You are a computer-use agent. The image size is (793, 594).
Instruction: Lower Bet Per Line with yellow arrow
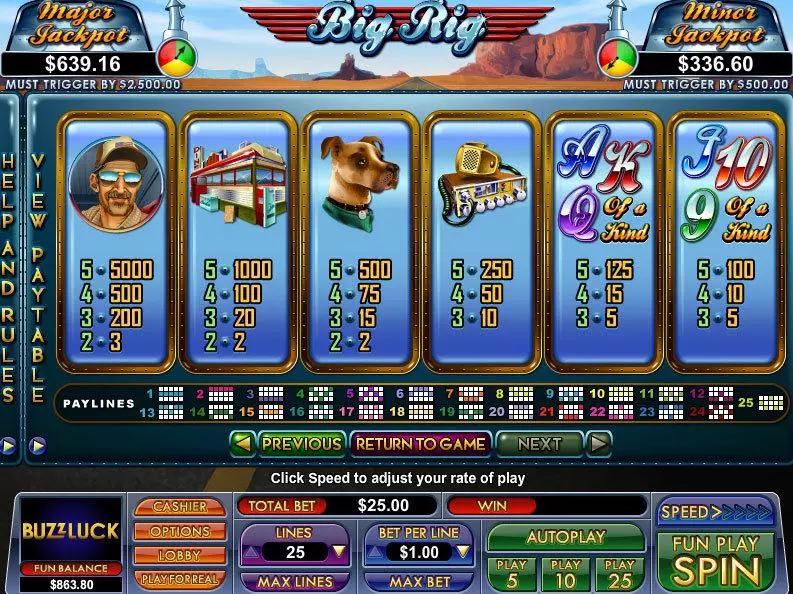click(463, 551)
